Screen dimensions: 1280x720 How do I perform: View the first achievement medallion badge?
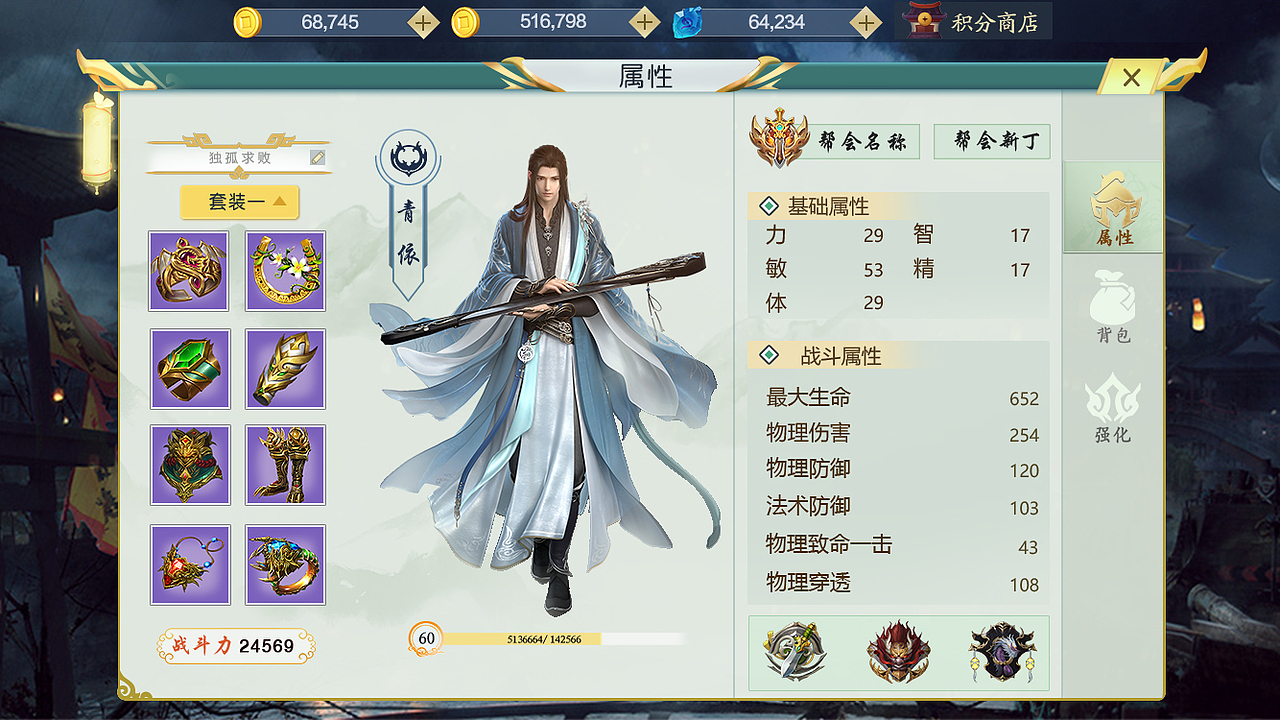793,653
